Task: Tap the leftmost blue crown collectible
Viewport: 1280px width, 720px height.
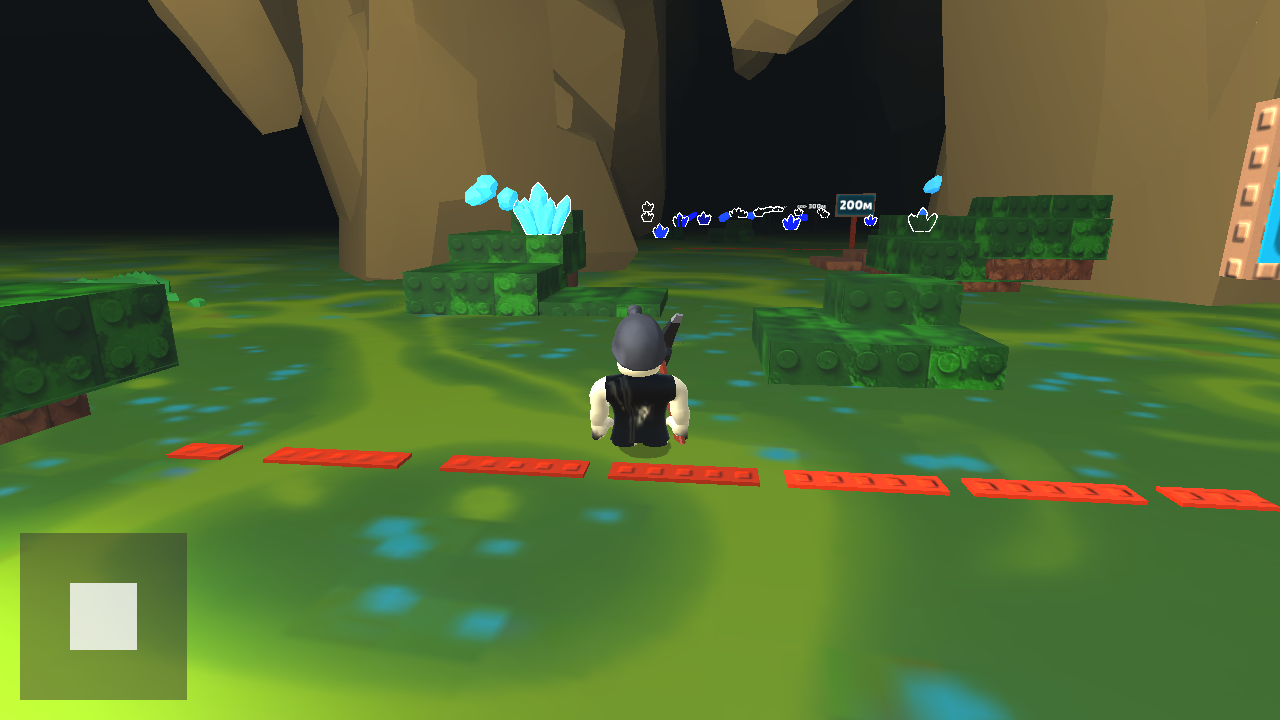Action: [660, 230]
